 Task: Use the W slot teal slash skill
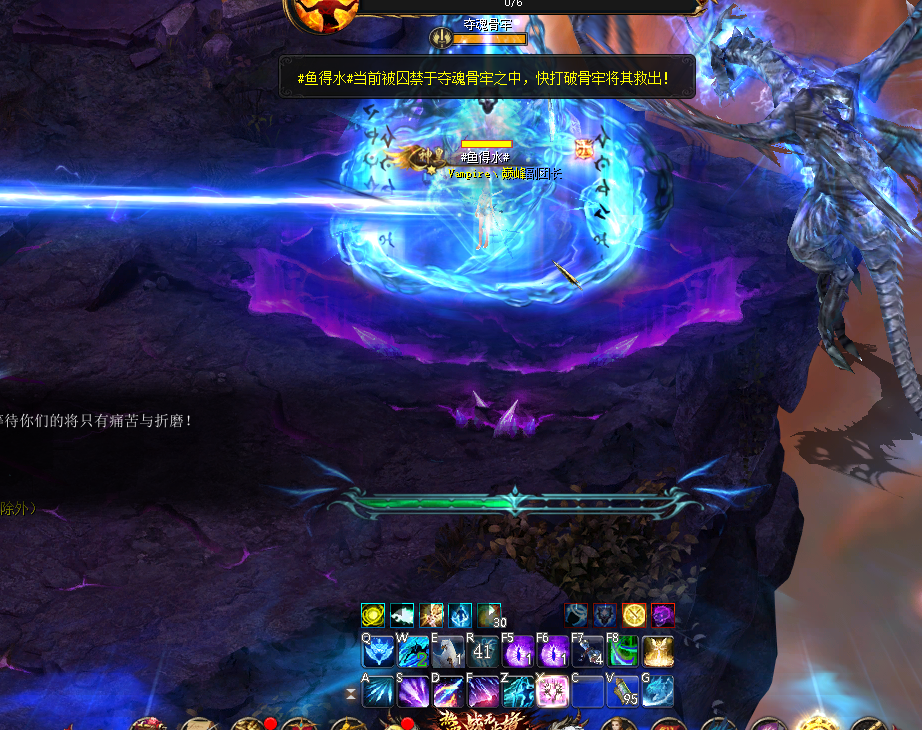[x=413, y=653]
